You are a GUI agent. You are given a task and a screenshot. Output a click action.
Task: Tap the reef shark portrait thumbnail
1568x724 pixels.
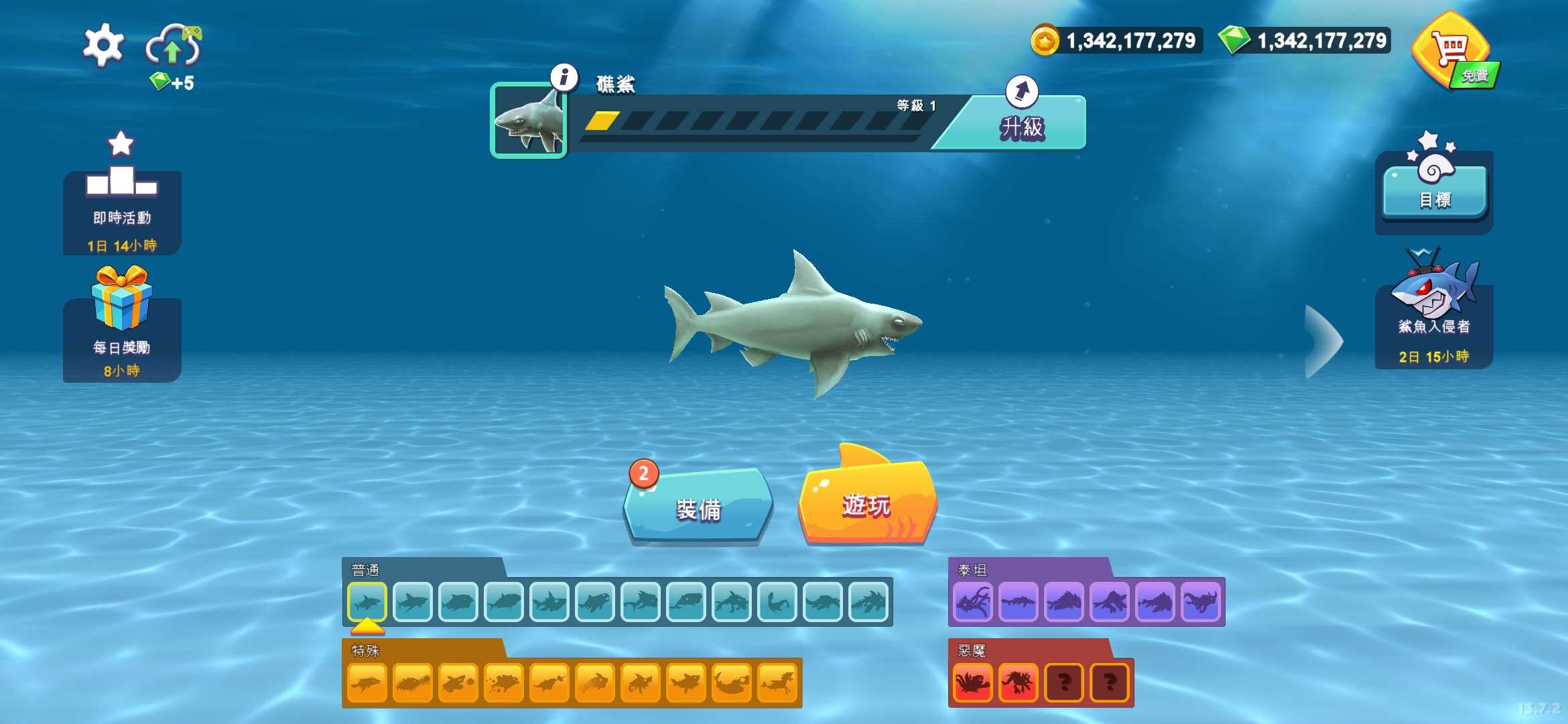point(529,121)
